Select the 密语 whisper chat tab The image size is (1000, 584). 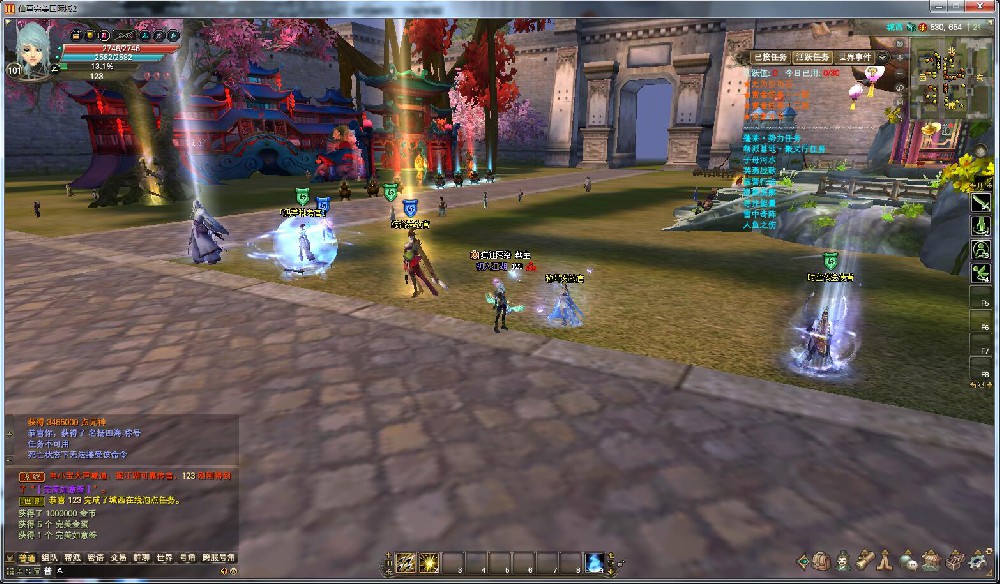96,558
